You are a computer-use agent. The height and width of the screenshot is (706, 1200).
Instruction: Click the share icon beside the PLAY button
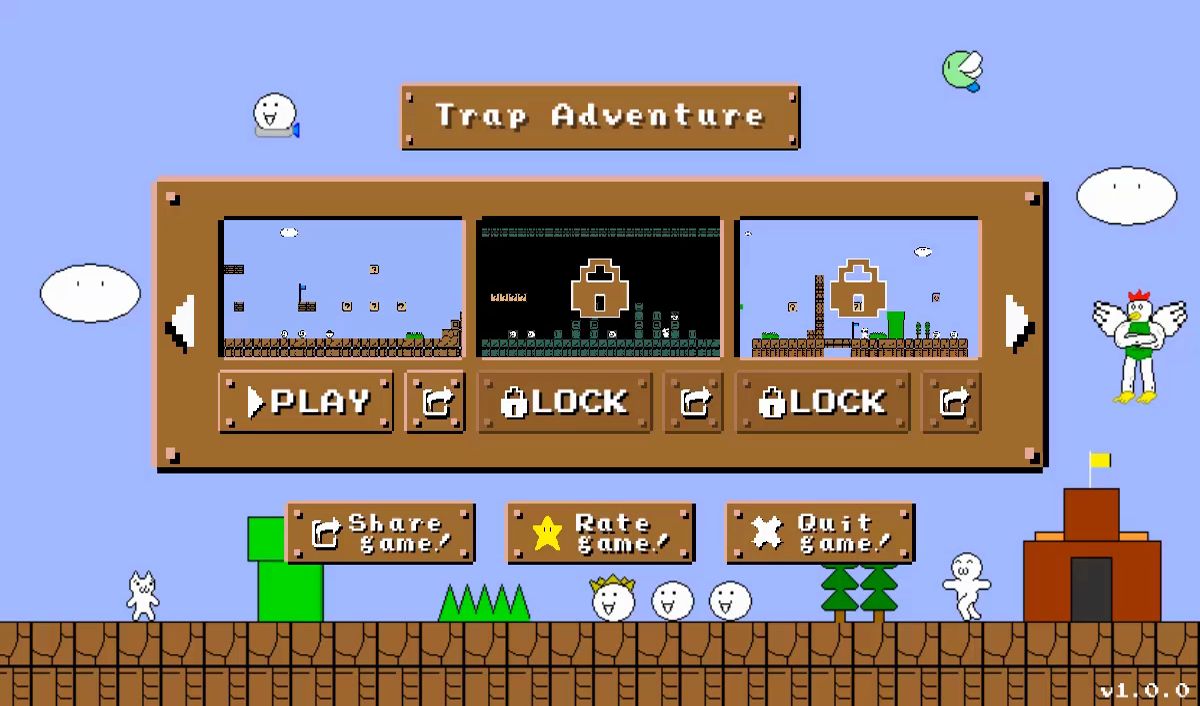click(x=435, y=402)
